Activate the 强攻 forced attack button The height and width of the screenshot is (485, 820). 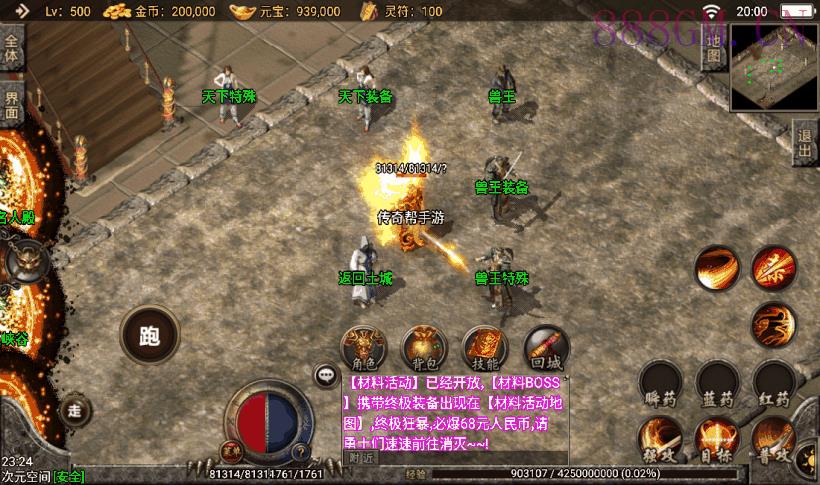(x=661, y=442)
